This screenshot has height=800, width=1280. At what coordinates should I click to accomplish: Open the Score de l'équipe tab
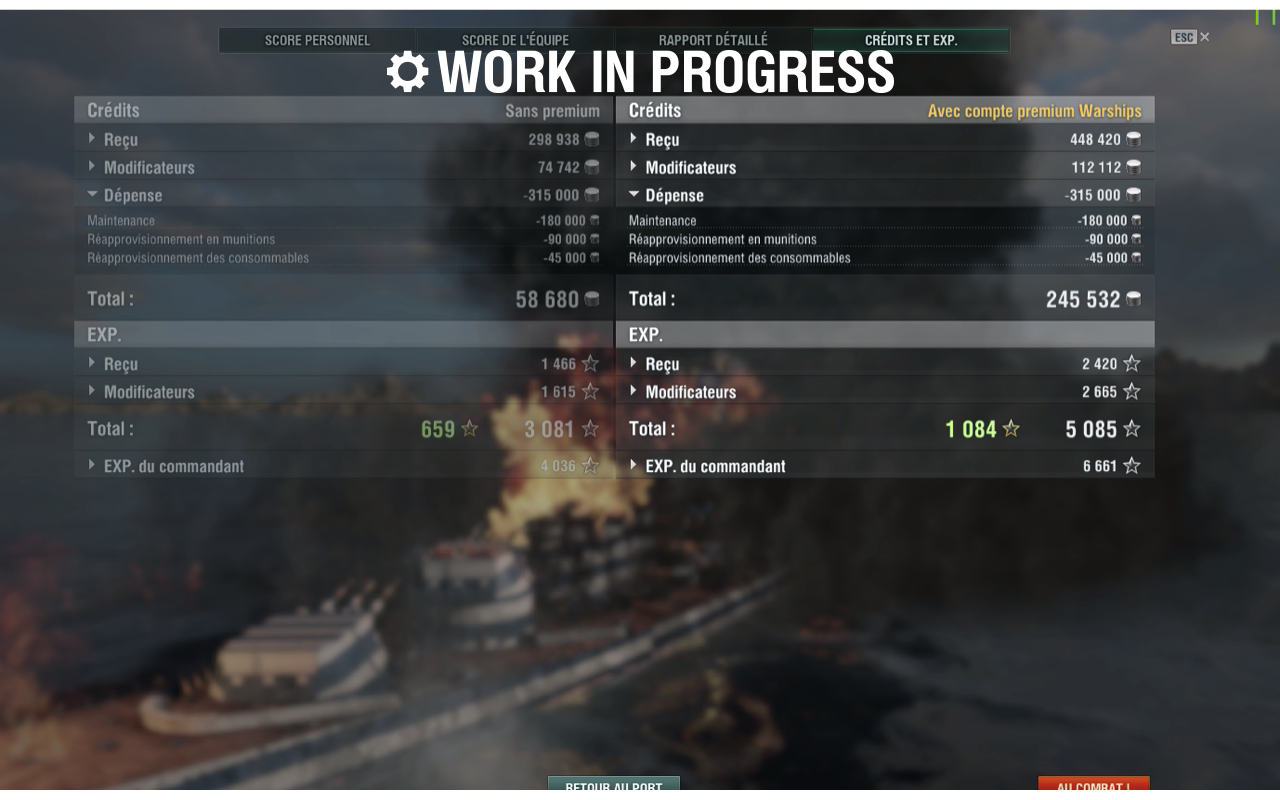click(x=515, y=41)
